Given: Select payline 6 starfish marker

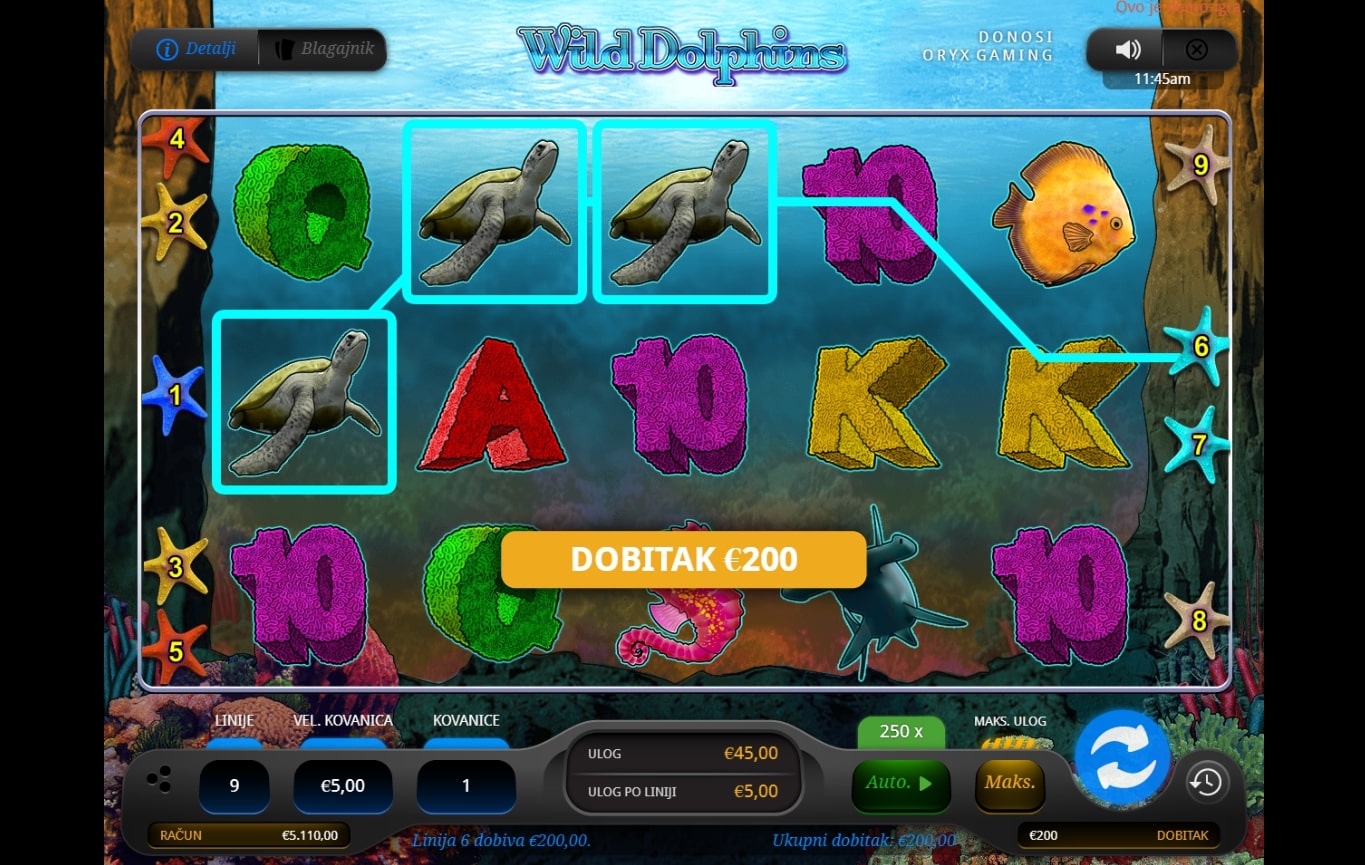Looking at the screenshot, I should tap(1199, 346).
